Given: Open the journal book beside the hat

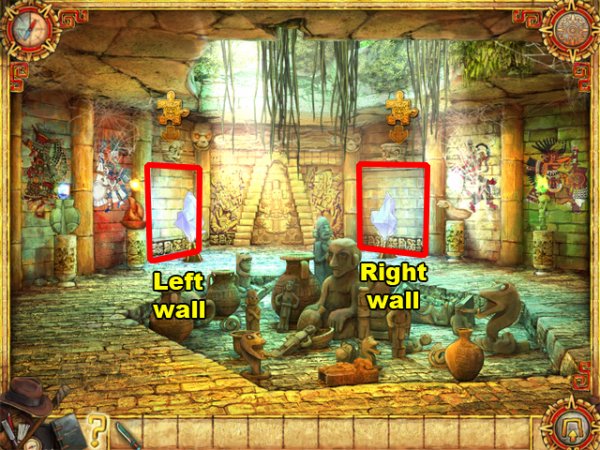Looking at the screenshot, I should 68,429.
